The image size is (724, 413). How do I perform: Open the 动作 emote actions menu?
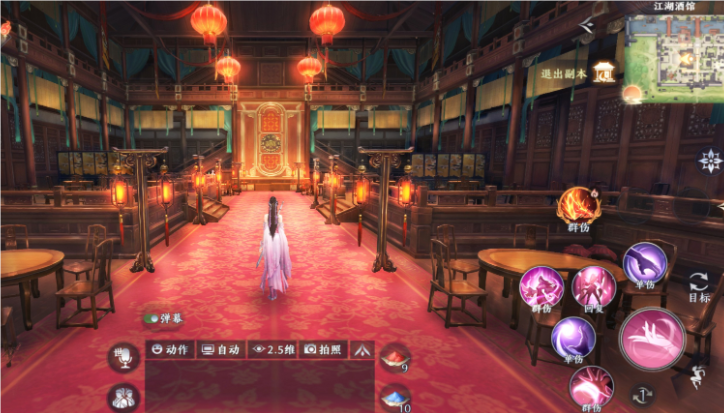tap(171, 350)
